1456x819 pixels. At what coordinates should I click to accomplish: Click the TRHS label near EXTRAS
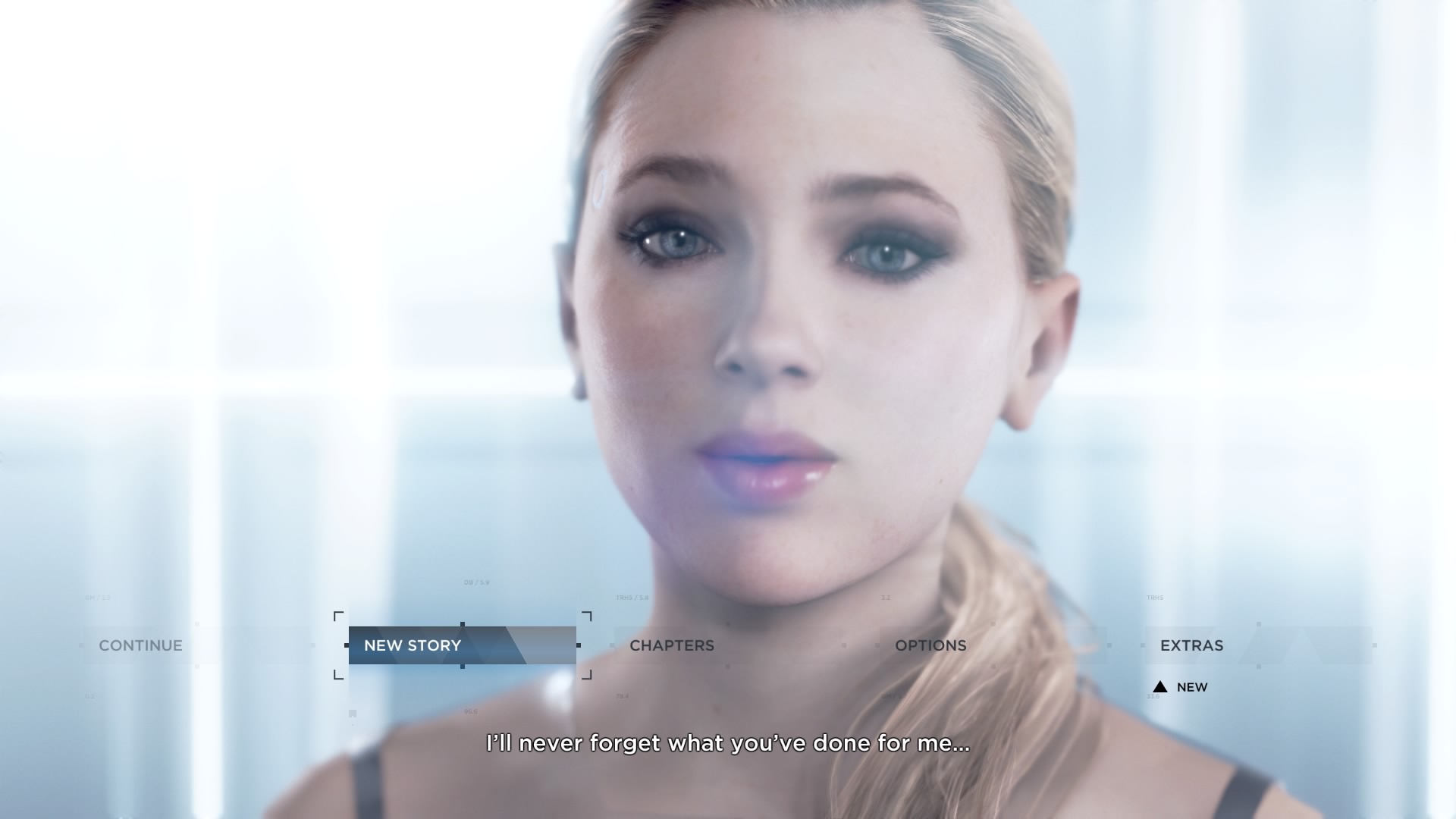point(1155,598)
